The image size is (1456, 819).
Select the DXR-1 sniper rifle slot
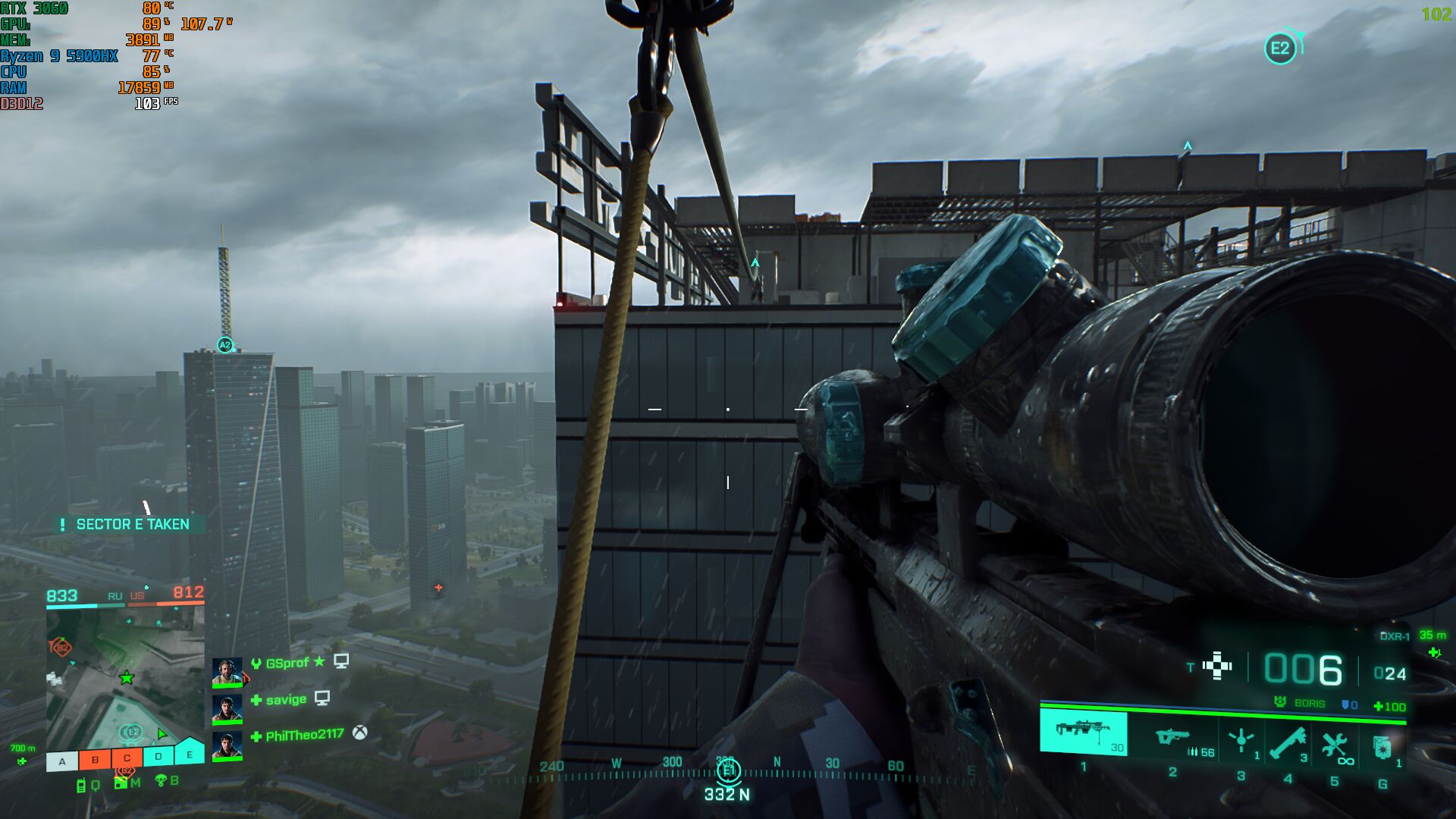pyautogui.click(x=1083, y=733)
